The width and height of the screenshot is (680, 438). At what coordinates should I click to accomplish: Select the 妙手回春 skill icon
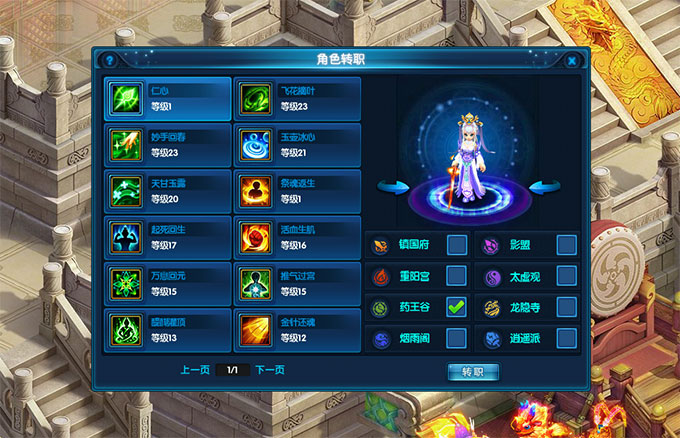126,144
